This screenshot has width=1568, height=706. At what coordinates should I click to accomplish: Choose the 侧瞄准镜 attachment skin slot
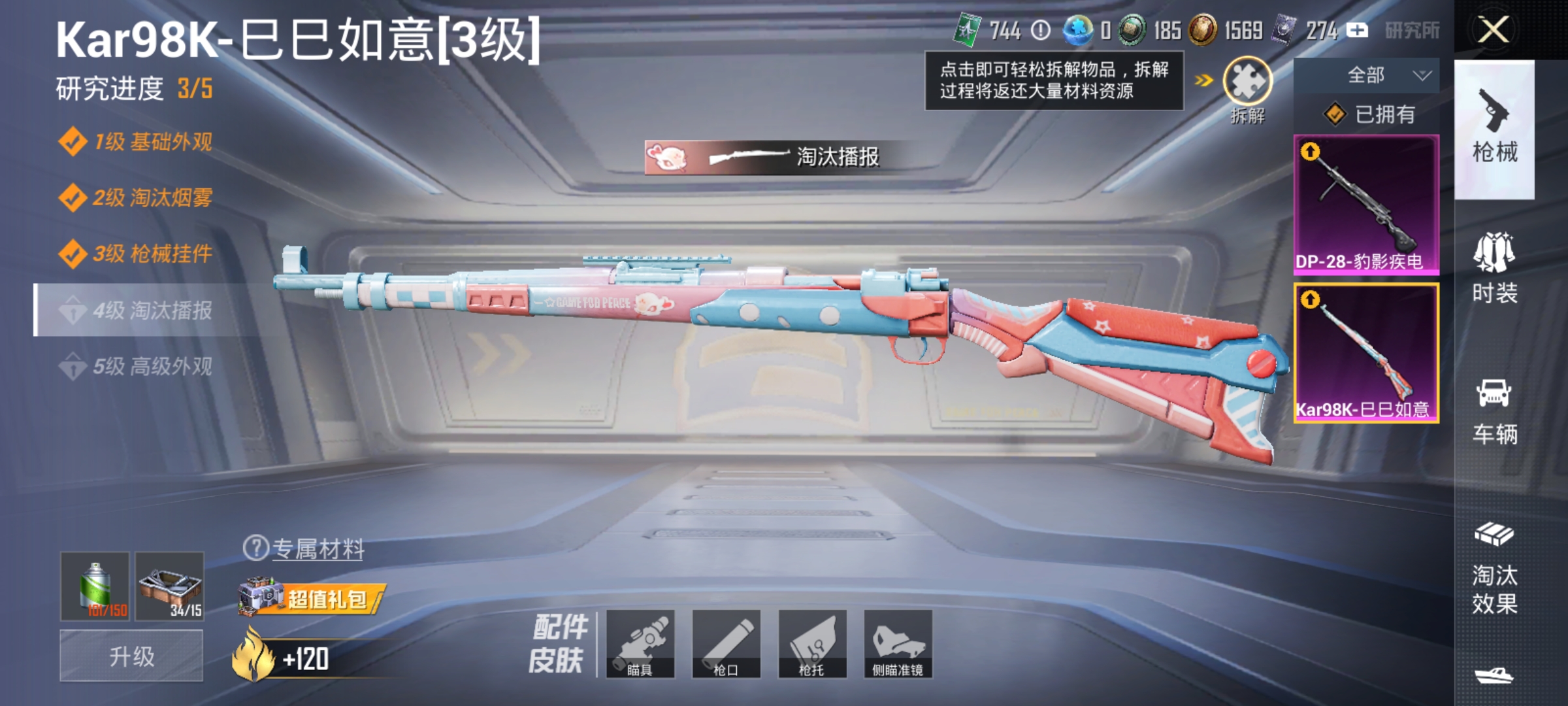[898, 643]
